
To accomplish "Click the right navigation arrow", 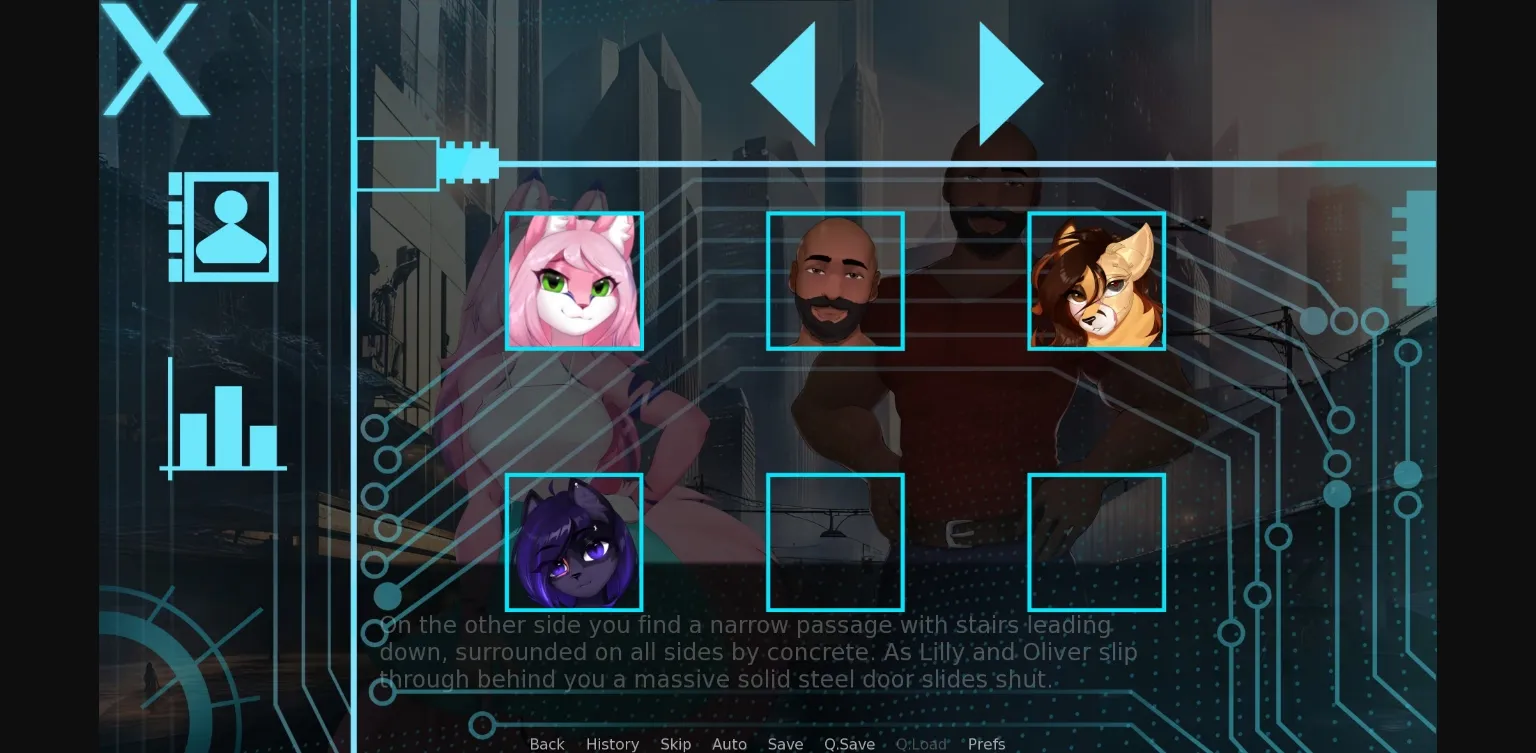I will tap(1007, 82).
